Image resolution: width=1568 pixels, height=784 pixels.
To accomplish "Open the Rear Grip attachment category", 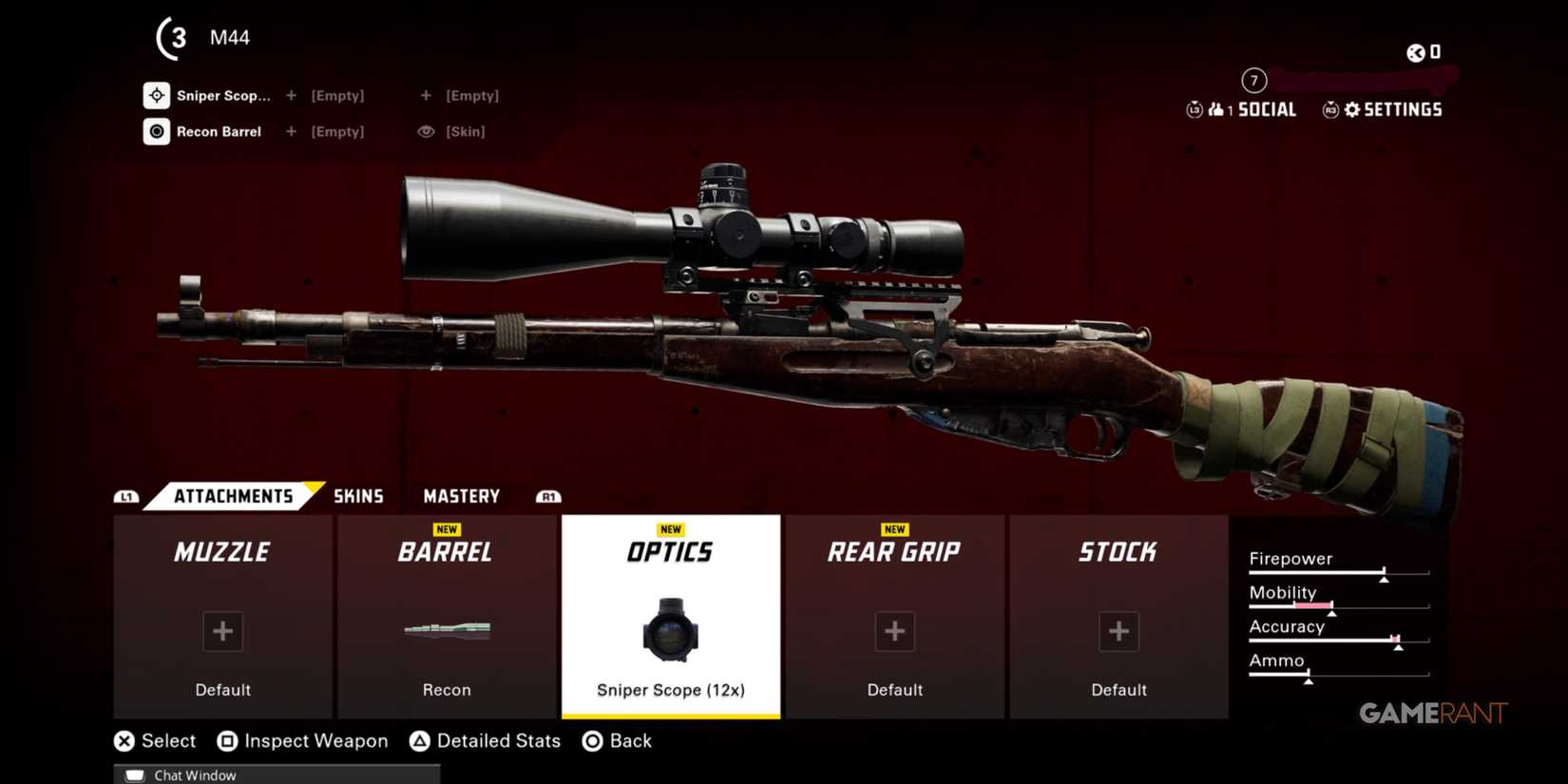I will click(x=893, y=618).
